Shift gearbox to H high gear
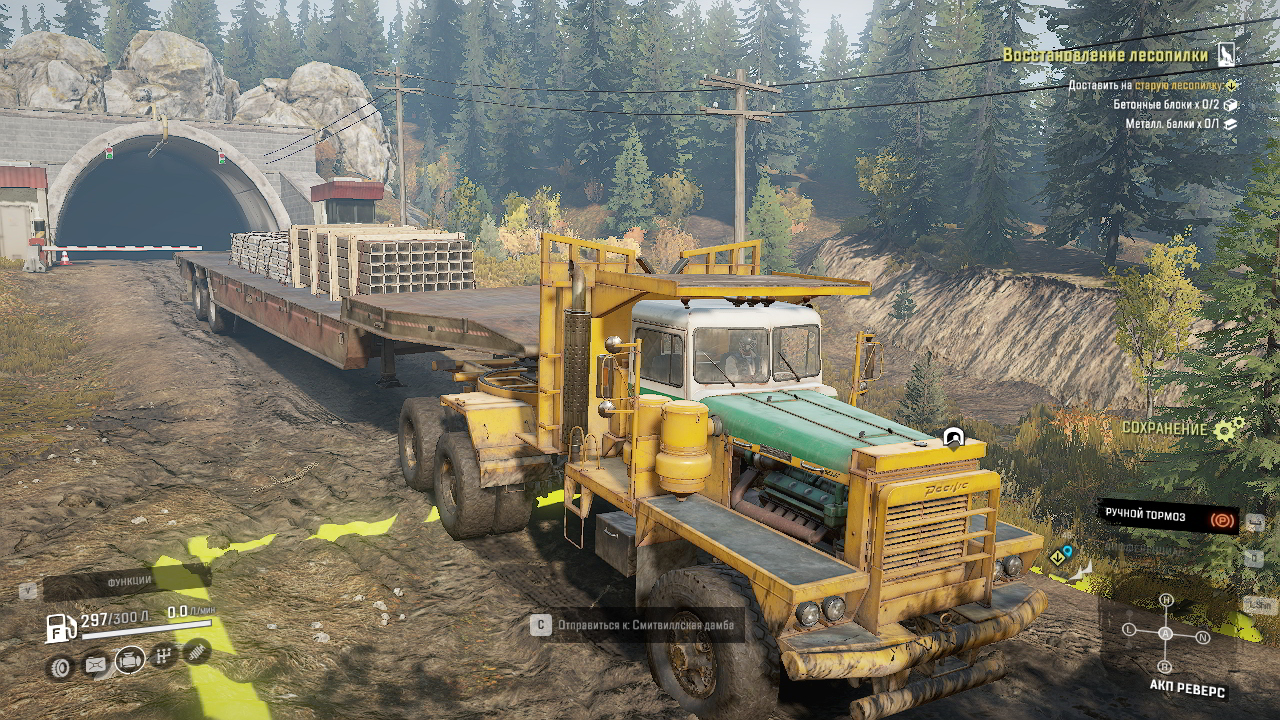 pyautogui.click(x=1166, y=600)
